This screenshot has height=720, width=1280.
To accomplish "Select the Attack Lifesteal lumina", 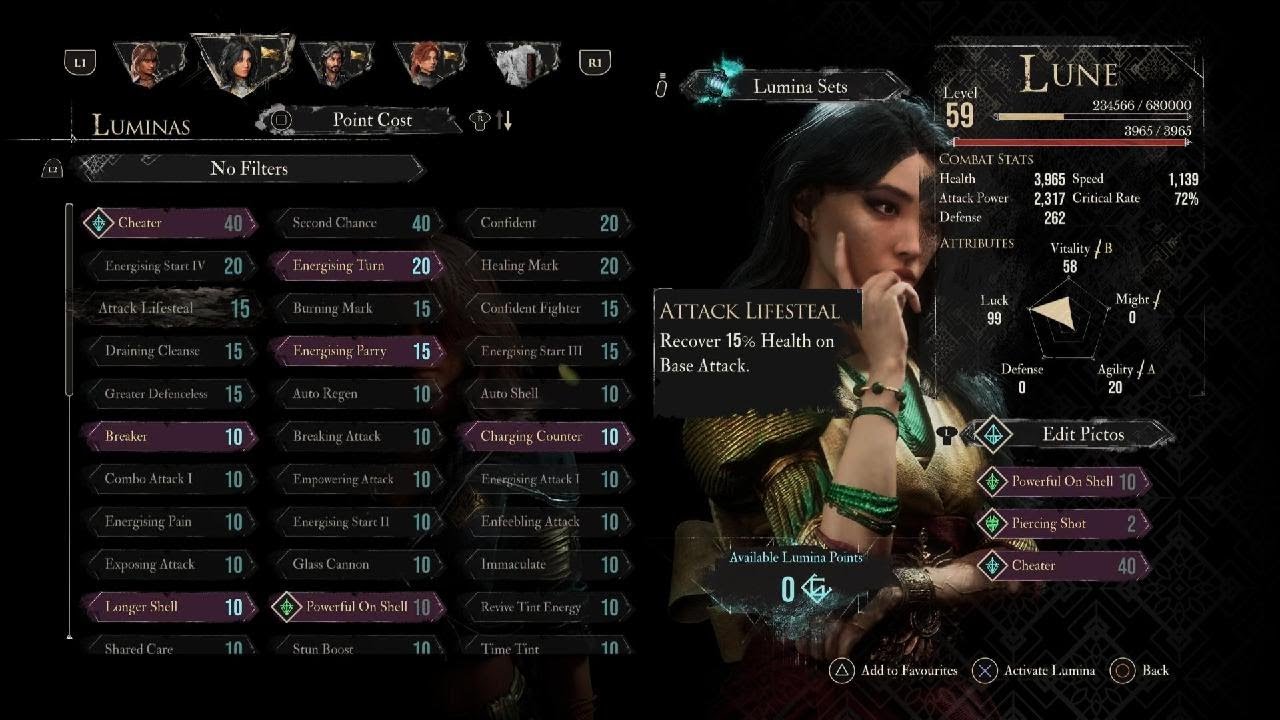I will tap(168, 308).
